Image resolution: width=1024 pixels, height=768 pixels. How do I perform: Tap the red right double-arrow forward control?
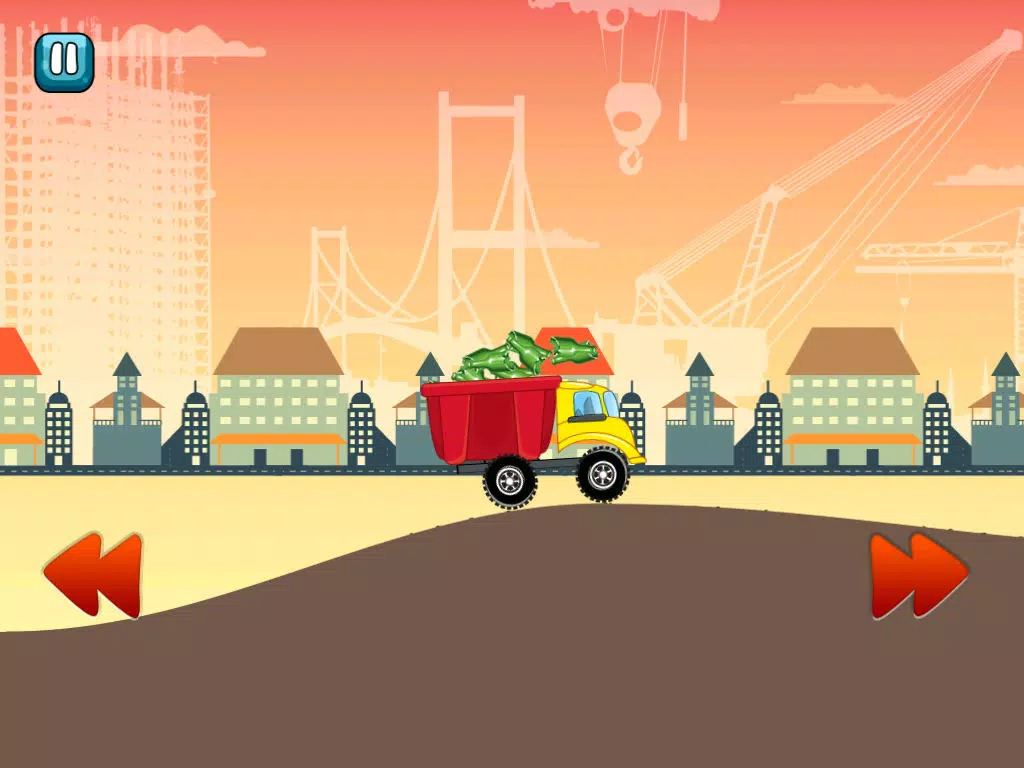(917, 575)
